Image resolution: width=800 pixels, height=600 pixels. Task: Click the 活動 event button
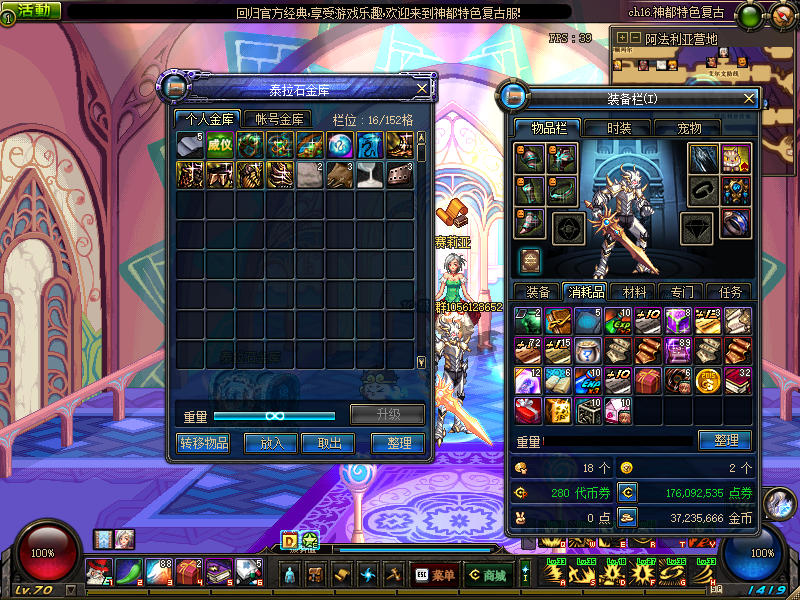(x=33, y=10)
